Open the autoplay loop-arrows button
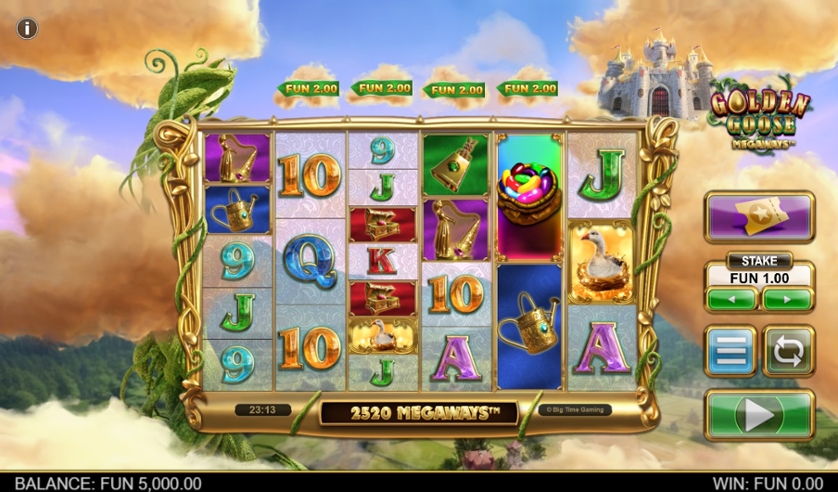 (789, 351)
